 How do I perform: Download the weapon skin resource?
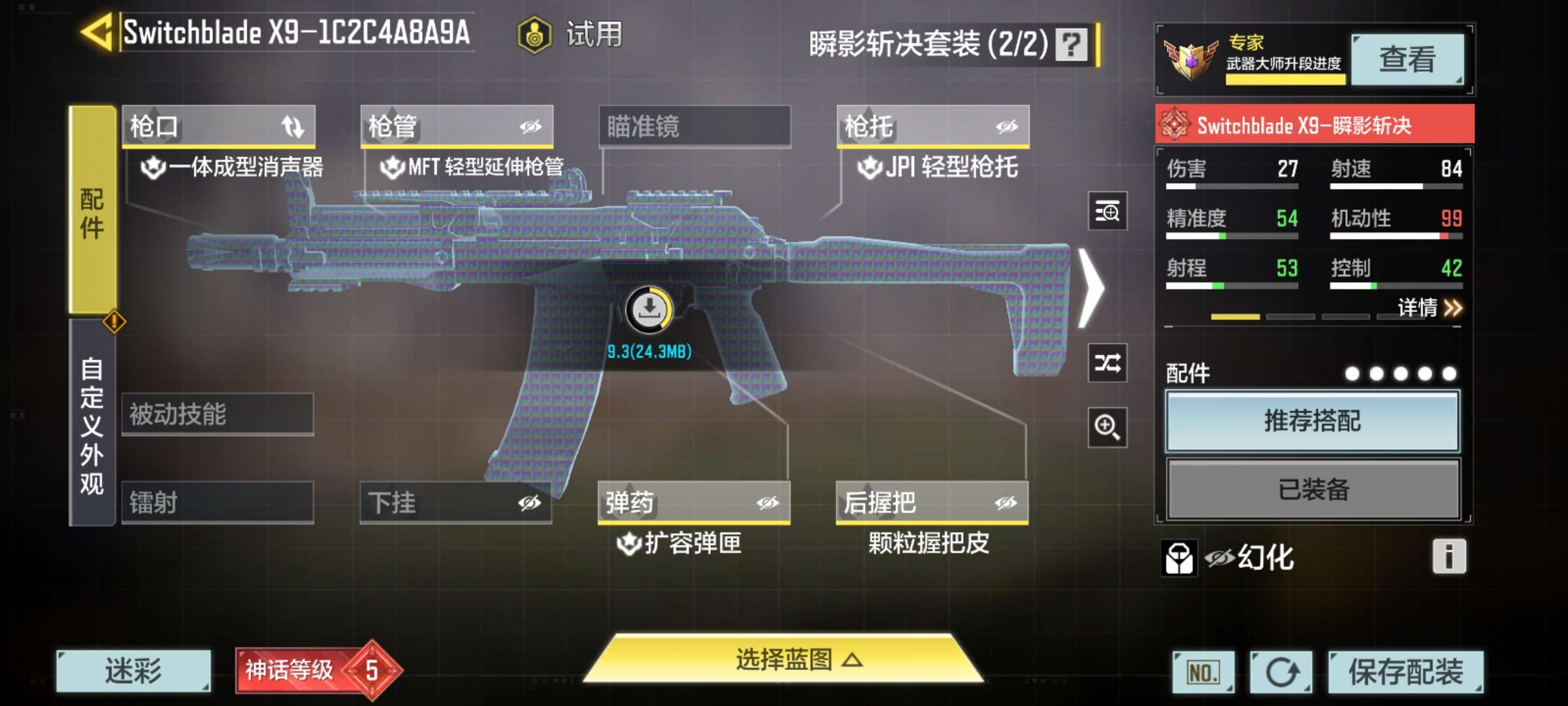coord(649,310)
